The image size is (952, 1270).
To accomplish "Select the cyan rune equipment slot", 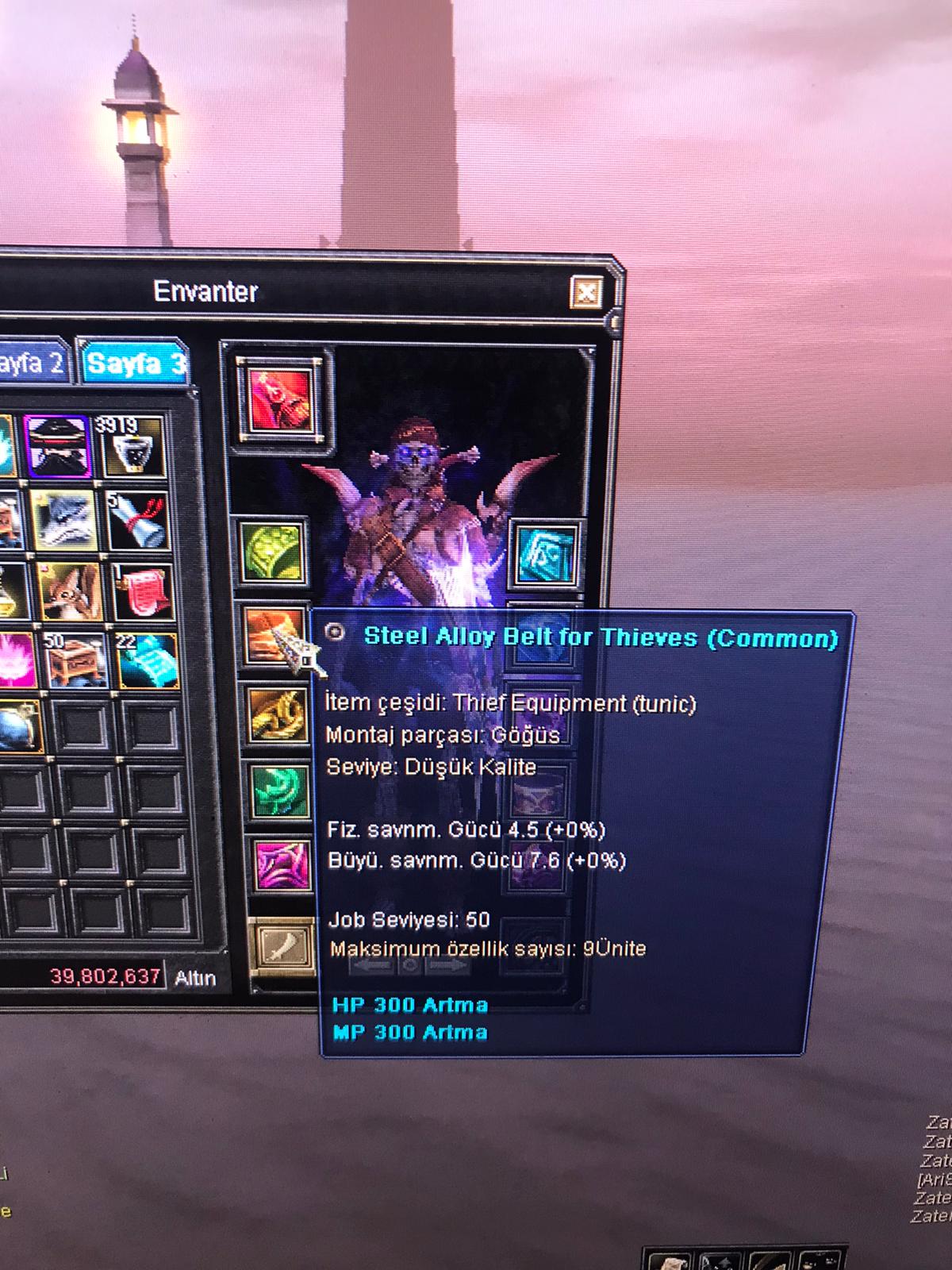I will (x=545, y=555).
